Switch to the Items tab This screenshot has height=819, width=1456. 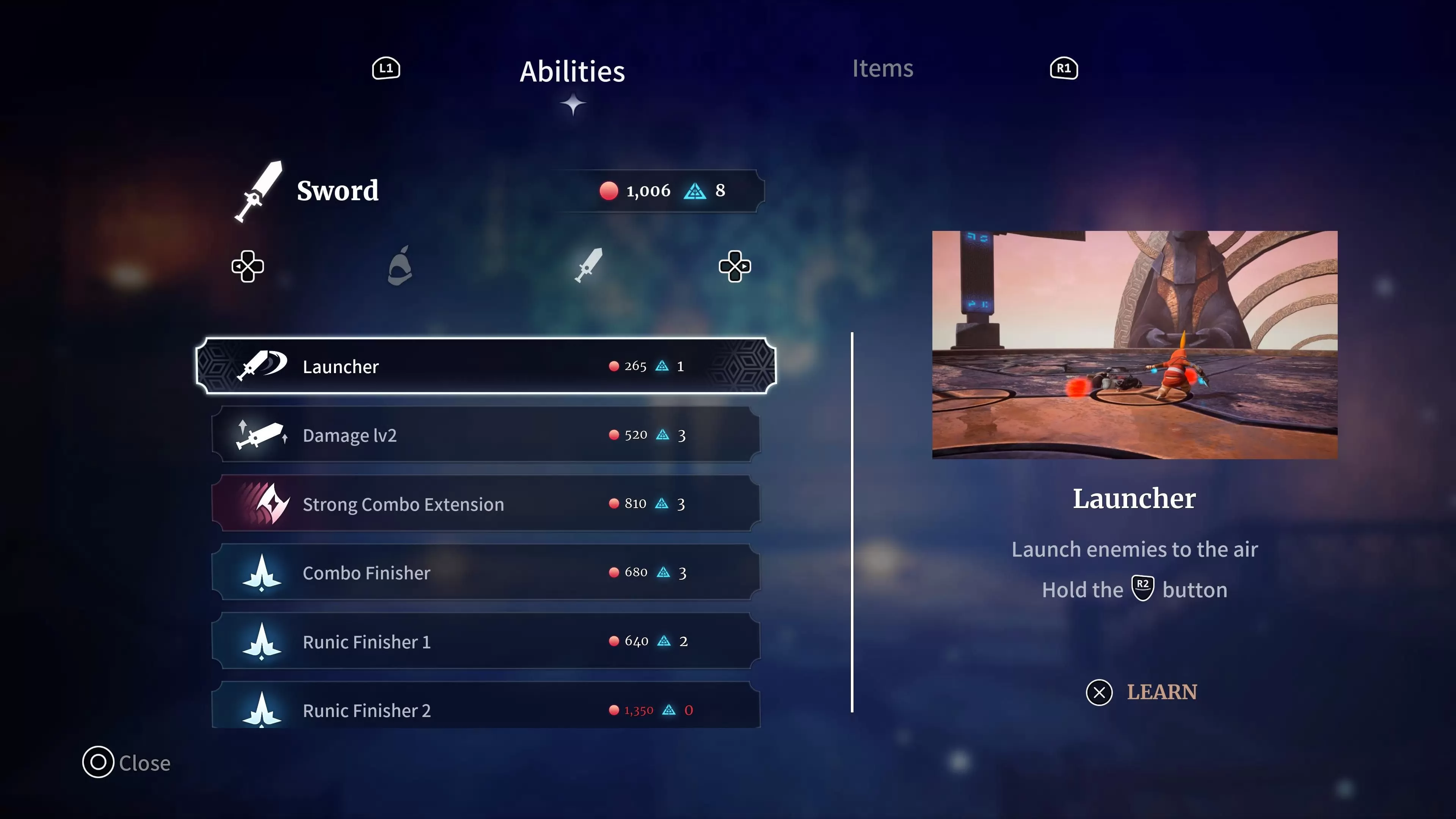click(882, 68)
